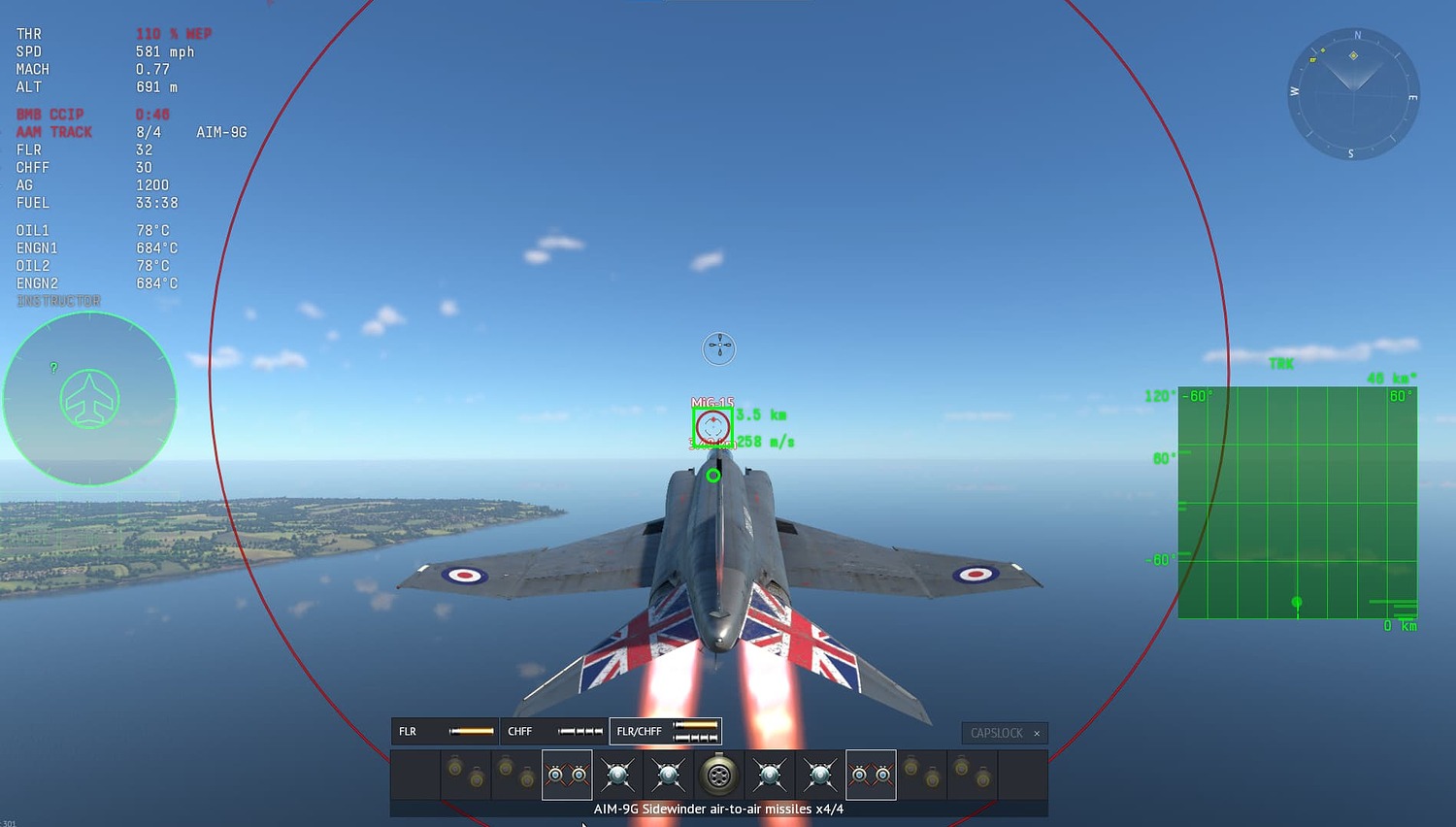
Task: Click the TRK radar mode label
Action: tap(1282, 364)
